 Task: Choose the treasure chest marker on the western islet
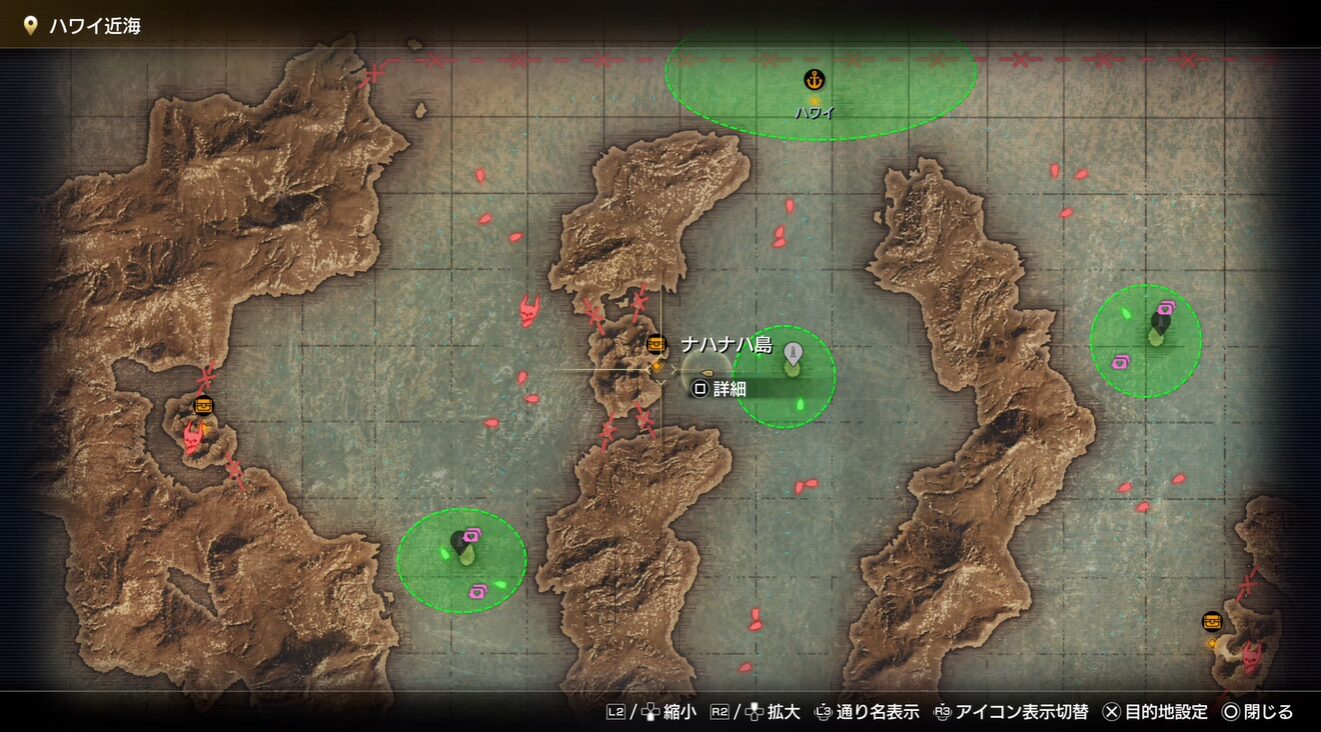204,406
